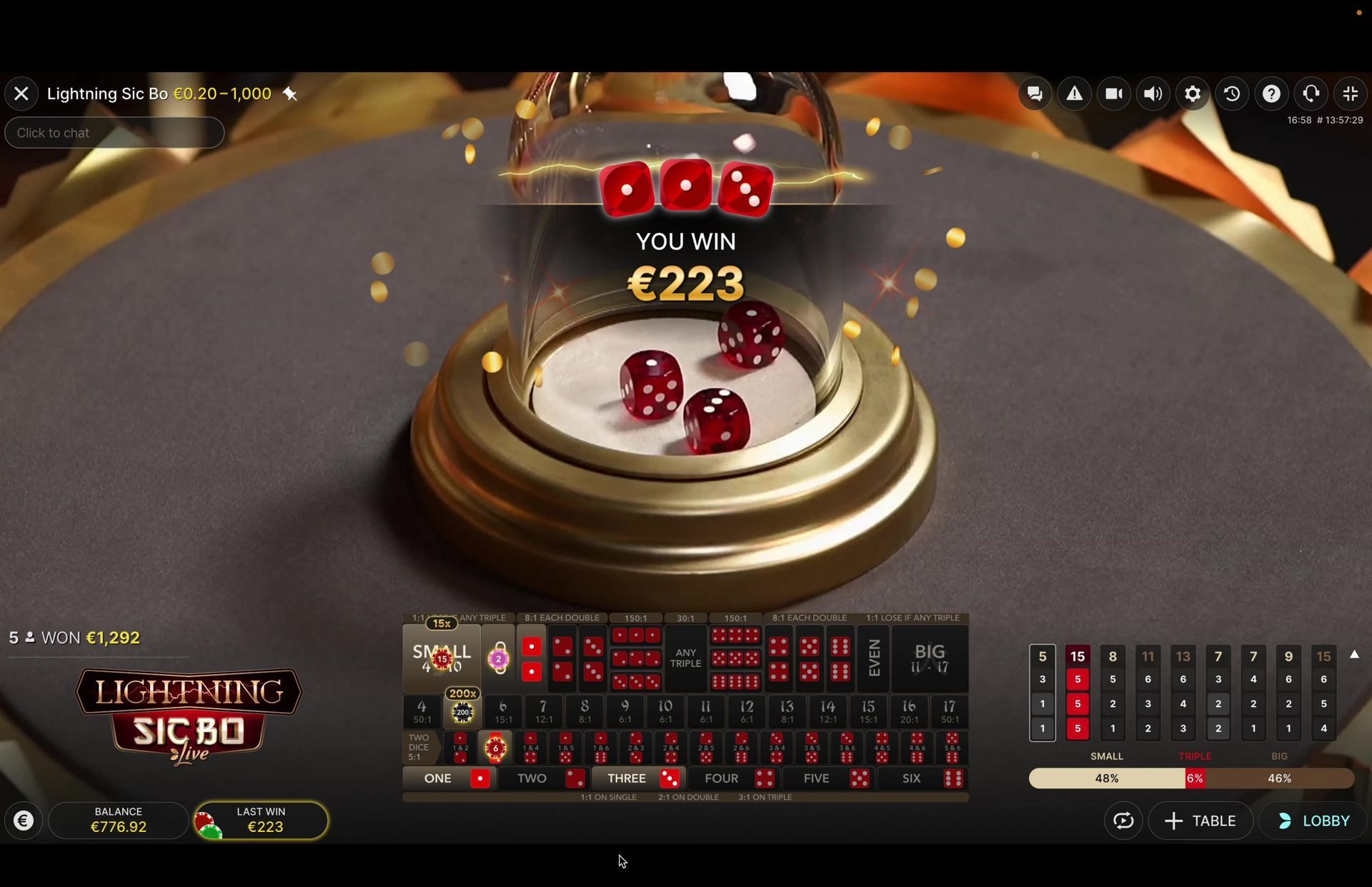Mute the game sound with the speaker icon
The height and width of the screenshot is (887, 1372).
point(1153,93)
